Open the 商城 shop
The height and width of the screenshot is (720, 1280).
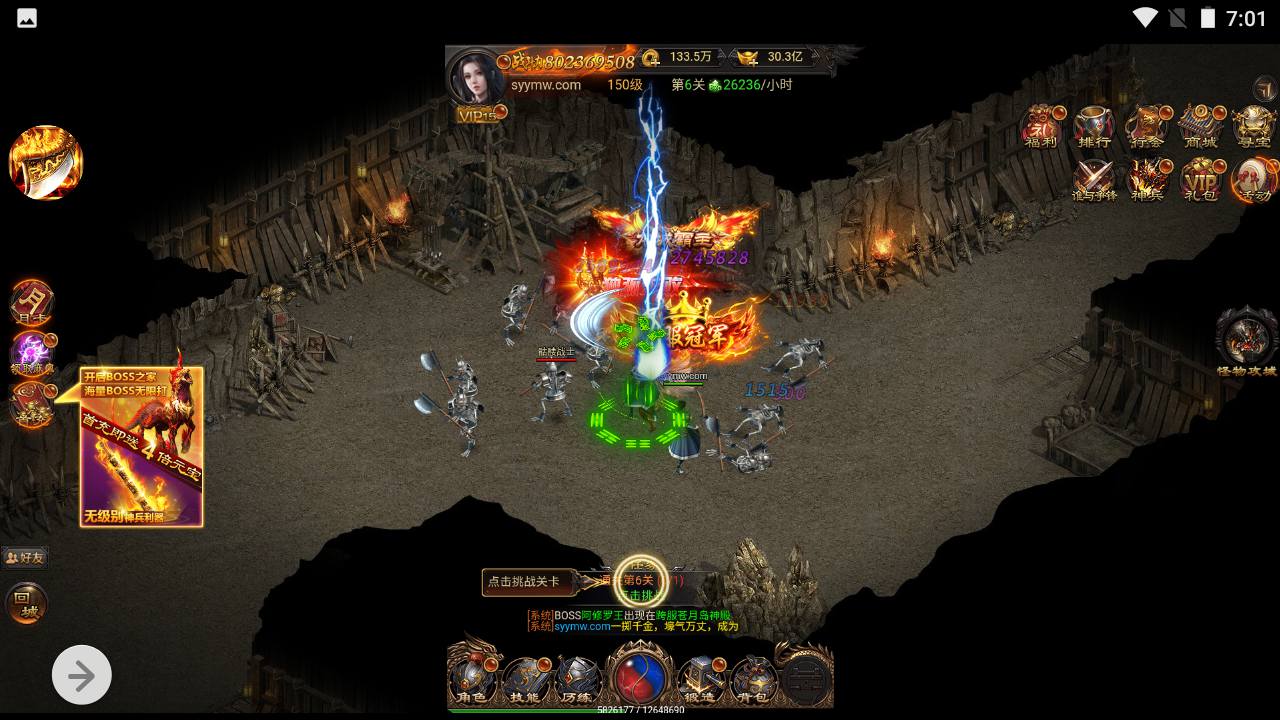(x=1199, y=127)
